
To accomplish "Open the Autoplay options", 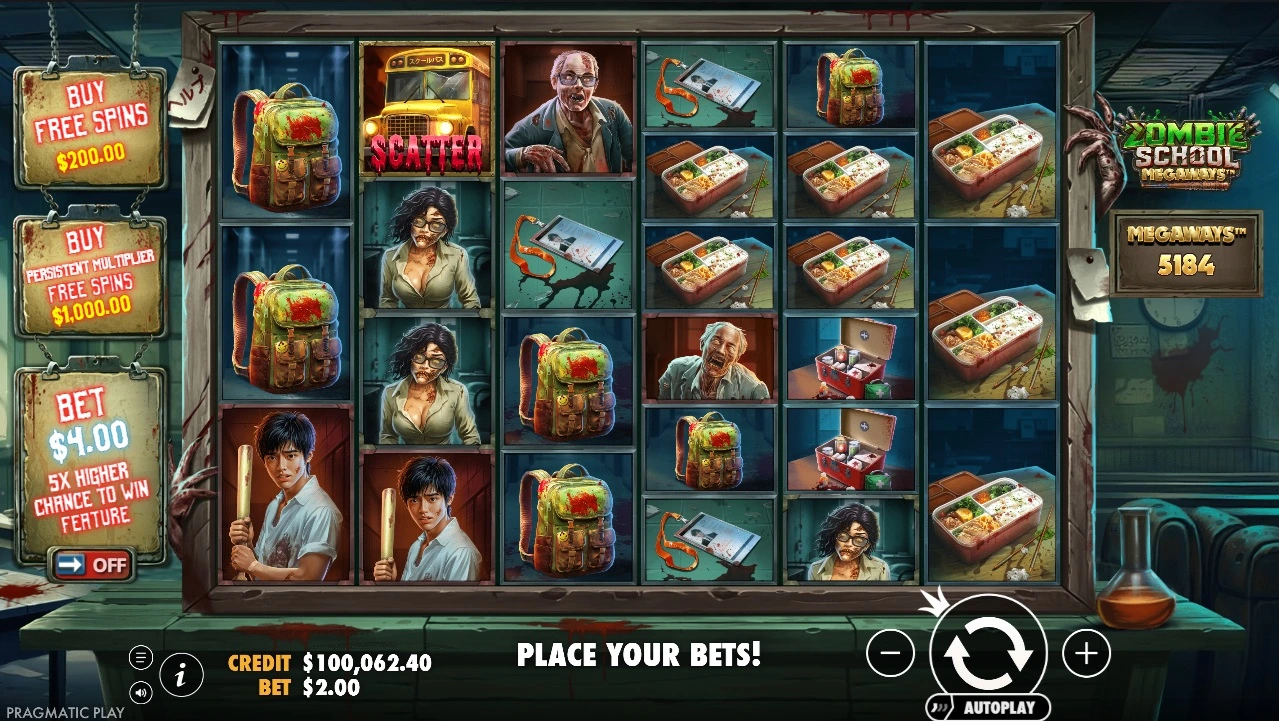I will click(988, 707).
